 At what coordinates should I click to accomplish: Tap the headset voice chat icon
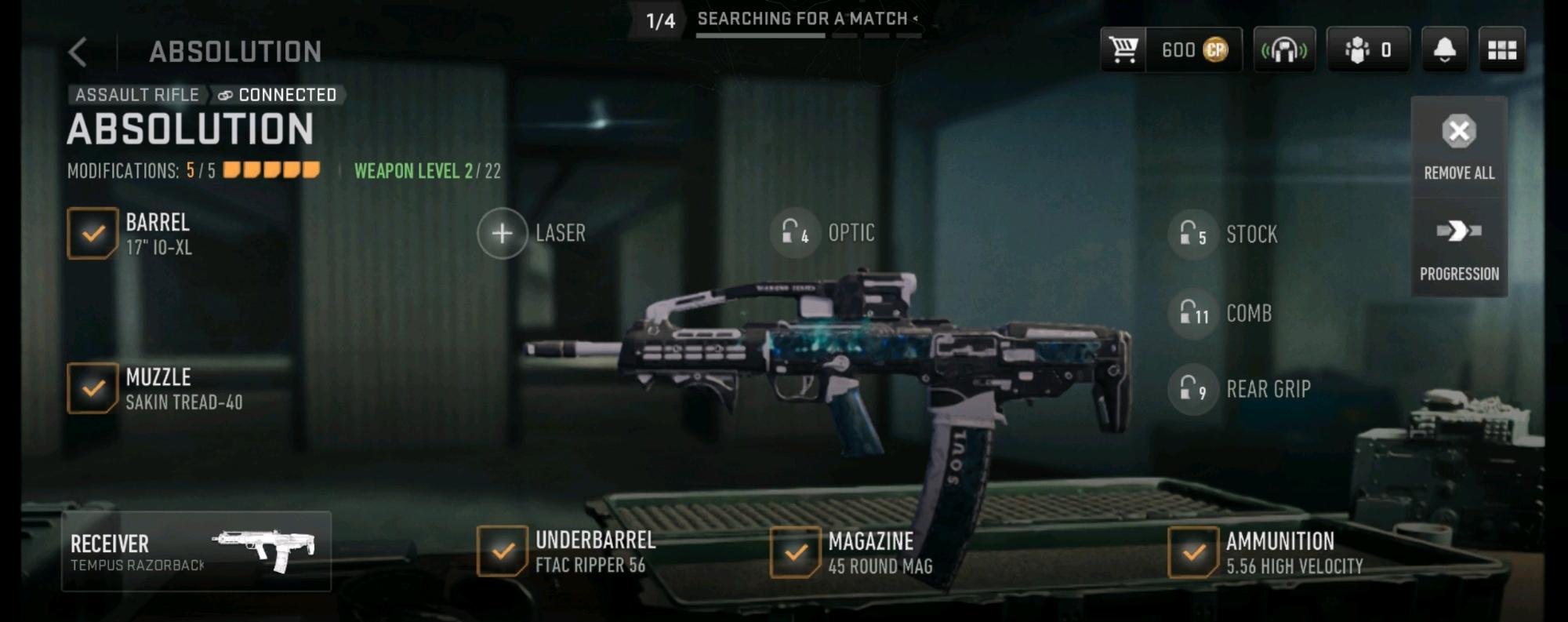1283,50
